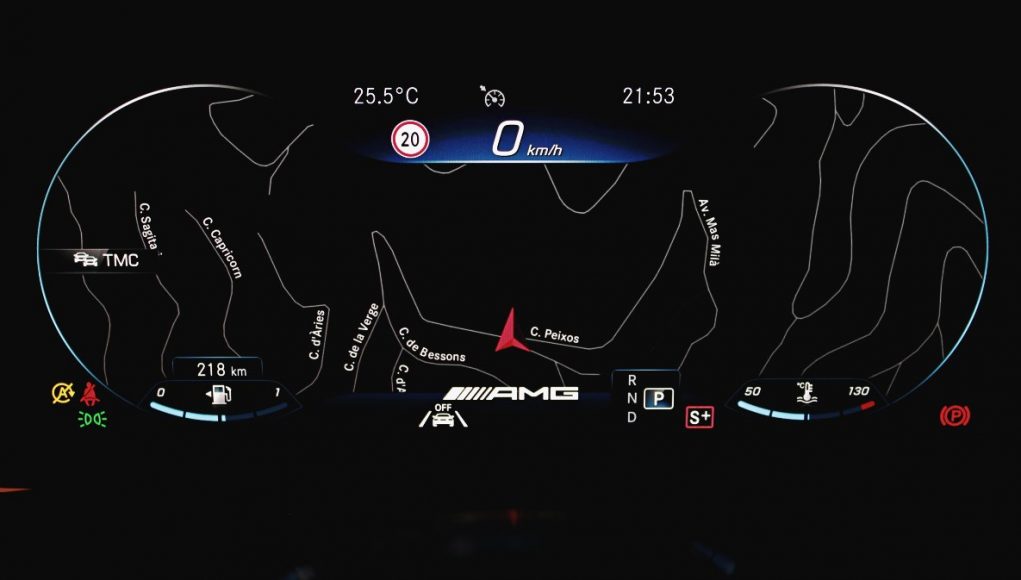Click the fuel pump gauge icon

pyautogui.click(x=218, y=393)
